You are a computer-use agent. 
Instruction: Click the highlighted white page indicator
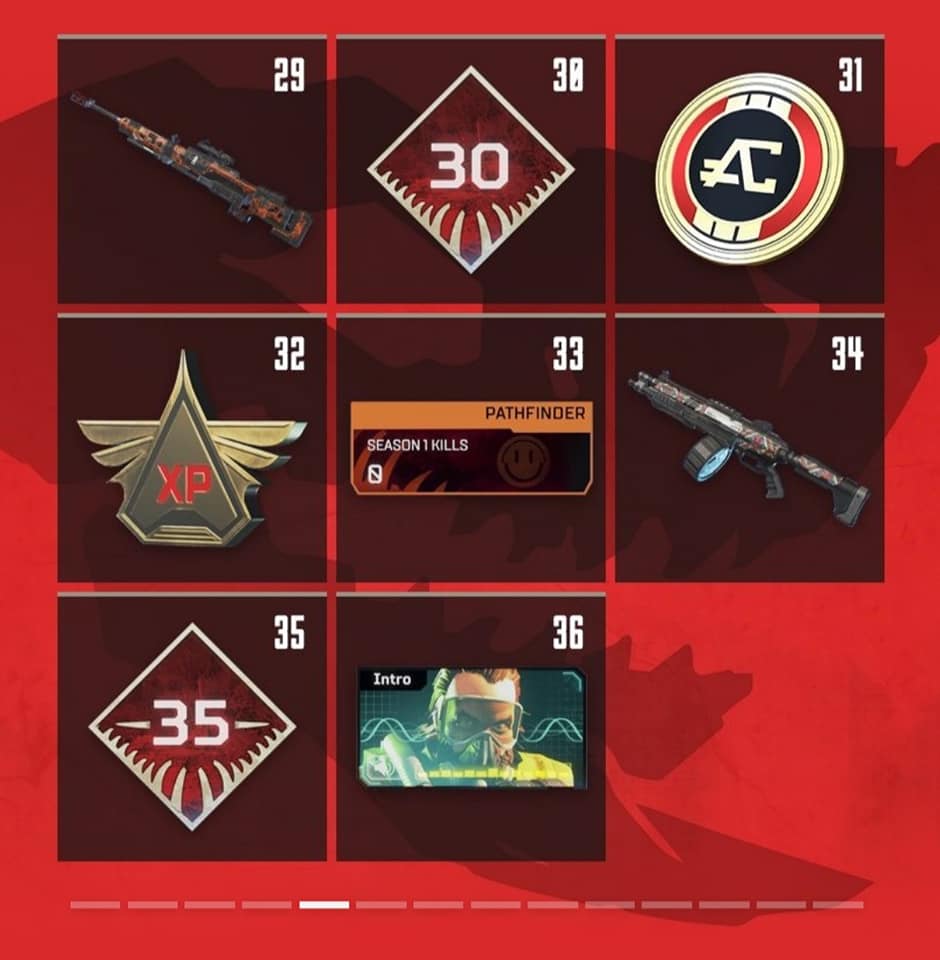[324, 905]
